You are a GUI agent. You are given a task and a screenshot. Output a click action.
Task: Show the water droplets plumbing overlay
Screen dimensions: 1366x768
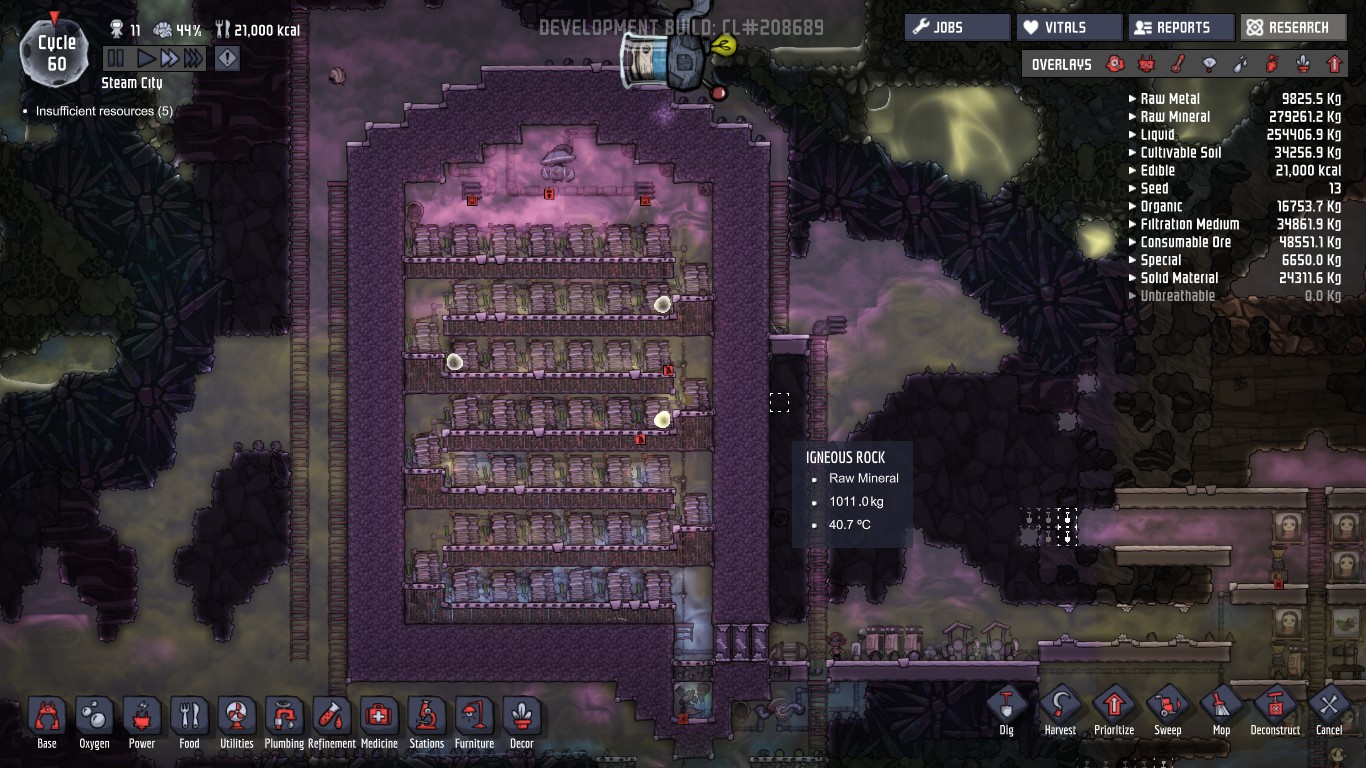click(x=1240, y=64)
